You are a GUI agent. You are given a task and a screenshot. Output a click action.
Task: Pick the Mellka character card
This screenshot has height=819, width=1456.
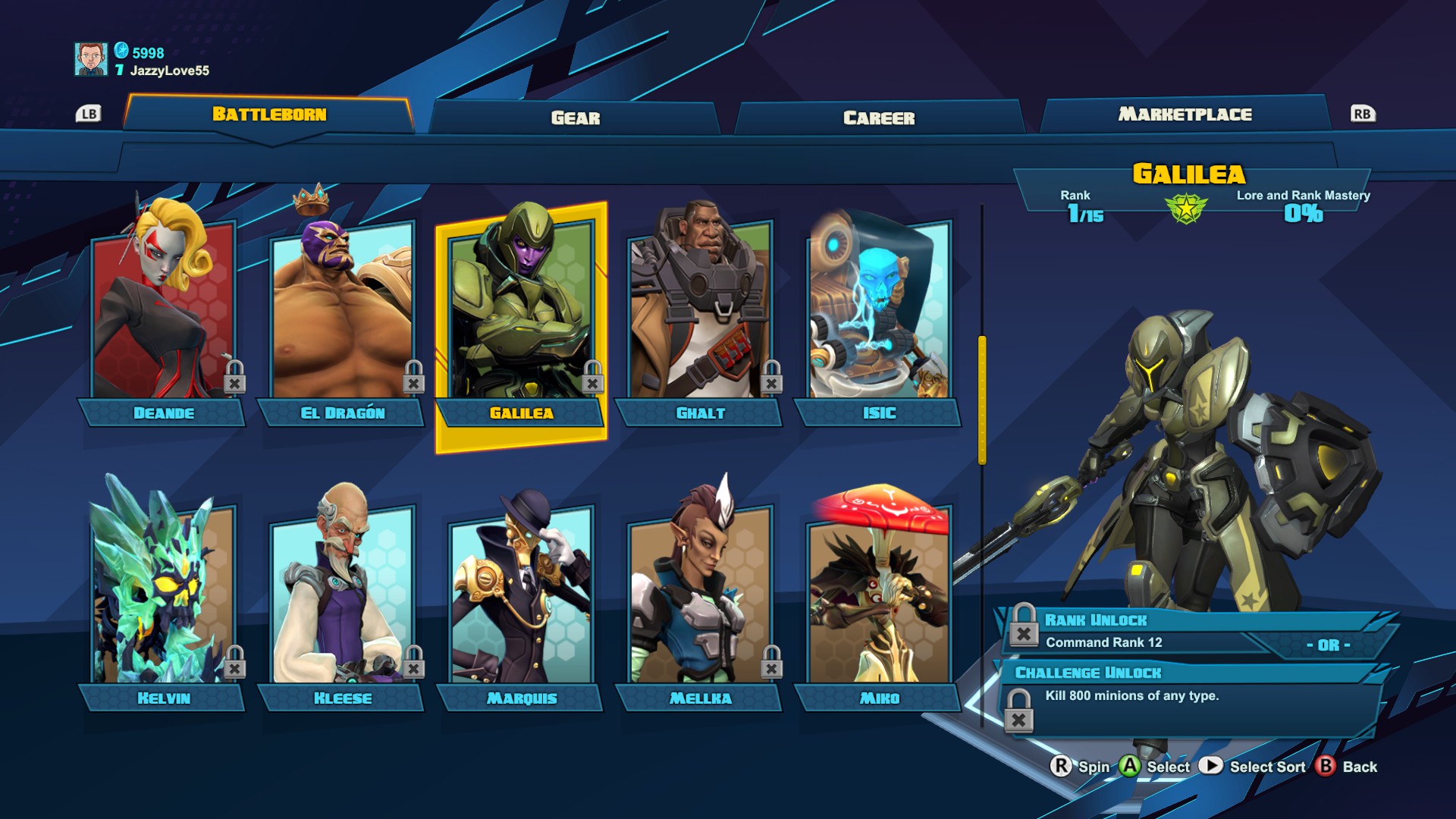[x=700, y=599]
